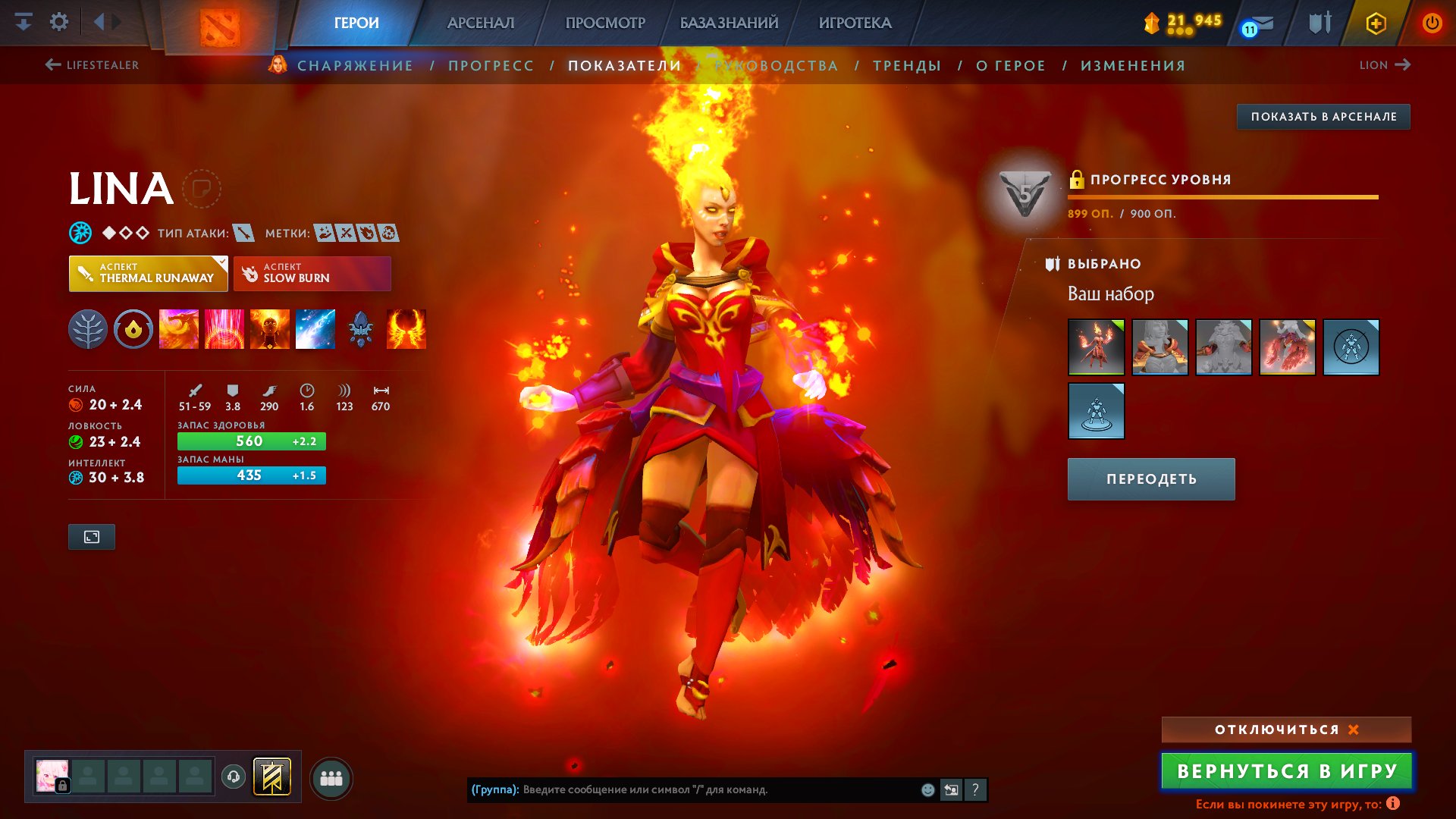This screenshot has width=1456, height=819.
Task: View the Fiery Soul ability icon
Action: click(270, 328)
